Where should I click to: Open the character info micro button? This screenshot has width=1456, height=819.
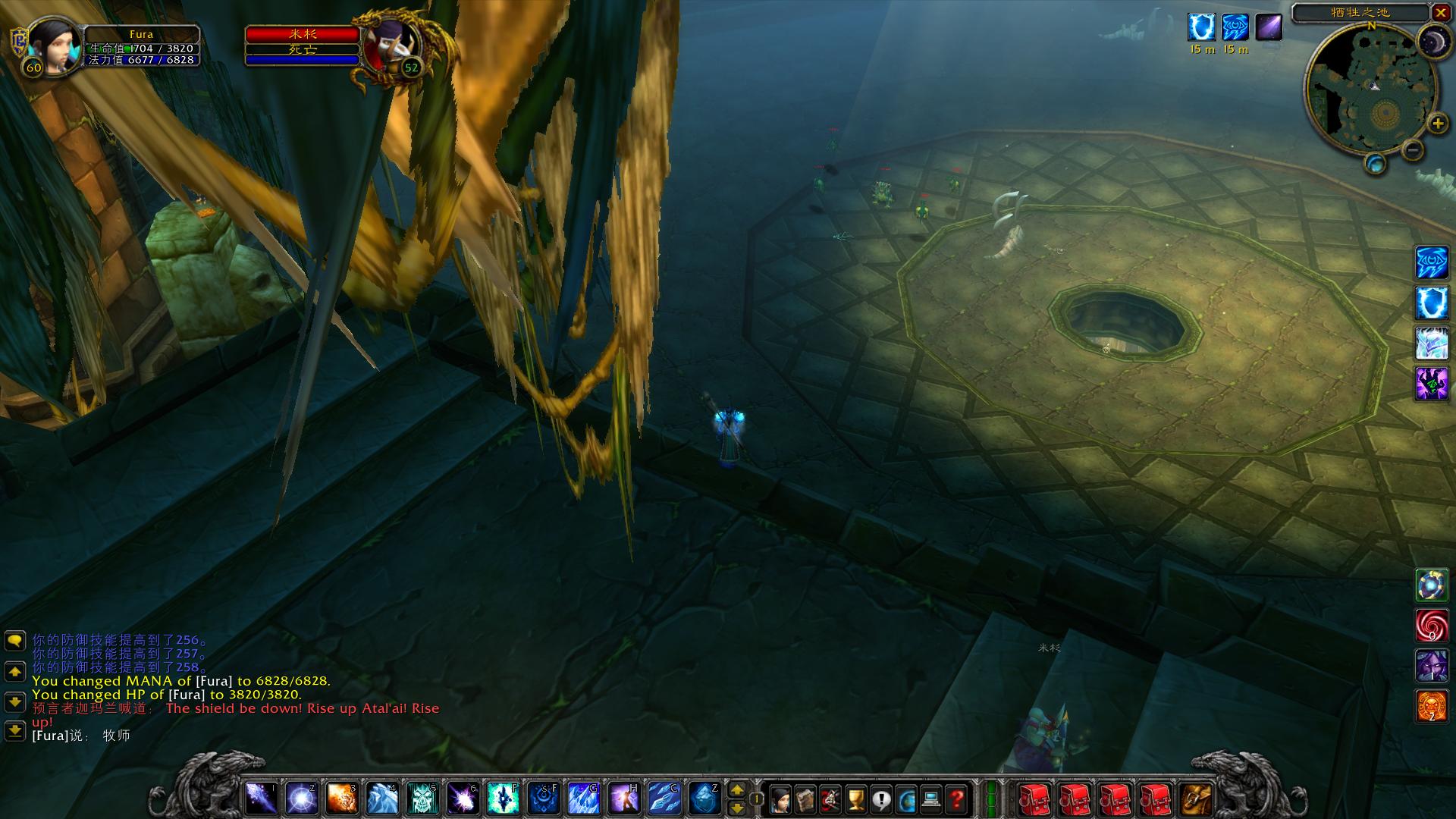click(780, 799)
